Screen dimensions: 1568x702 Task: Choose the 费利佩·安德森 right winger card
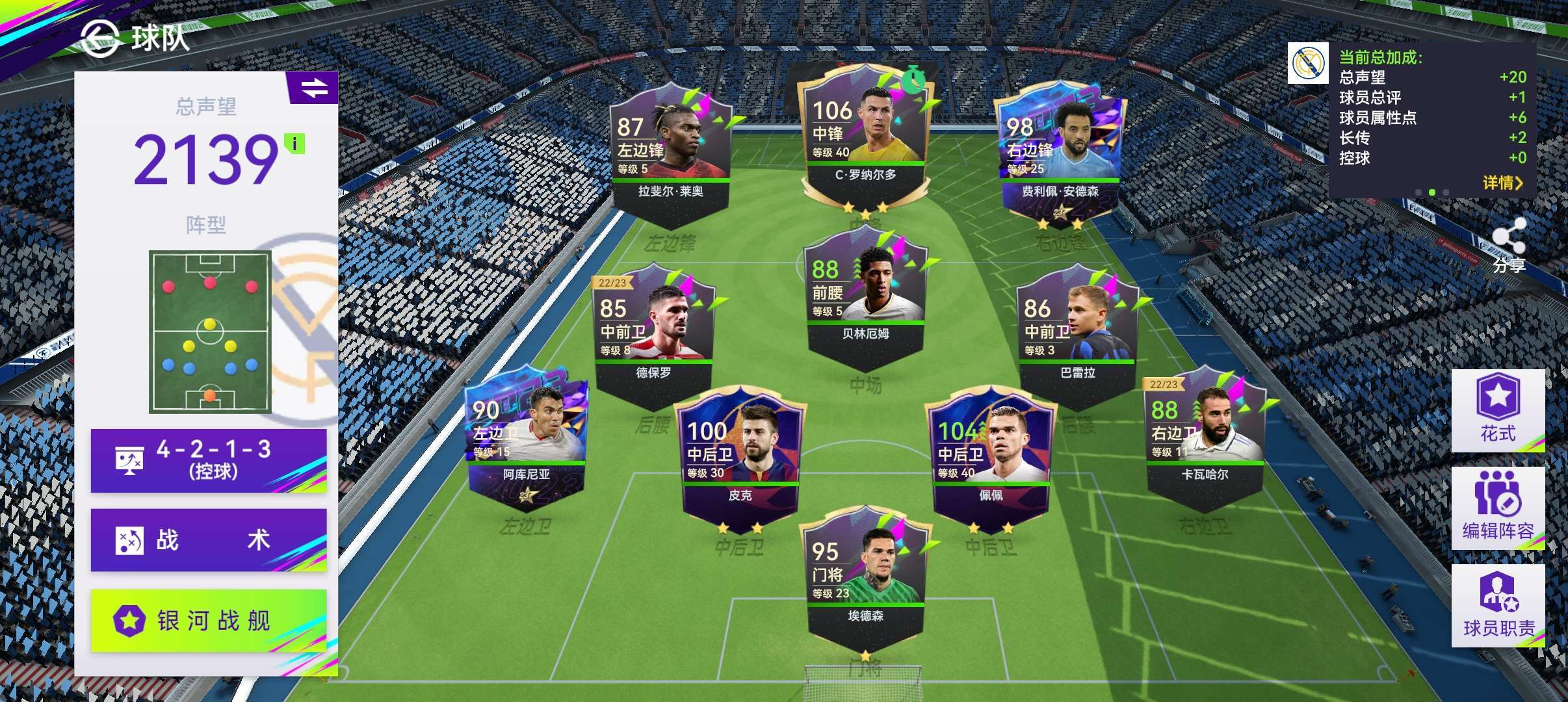(x=1060, y=156)
